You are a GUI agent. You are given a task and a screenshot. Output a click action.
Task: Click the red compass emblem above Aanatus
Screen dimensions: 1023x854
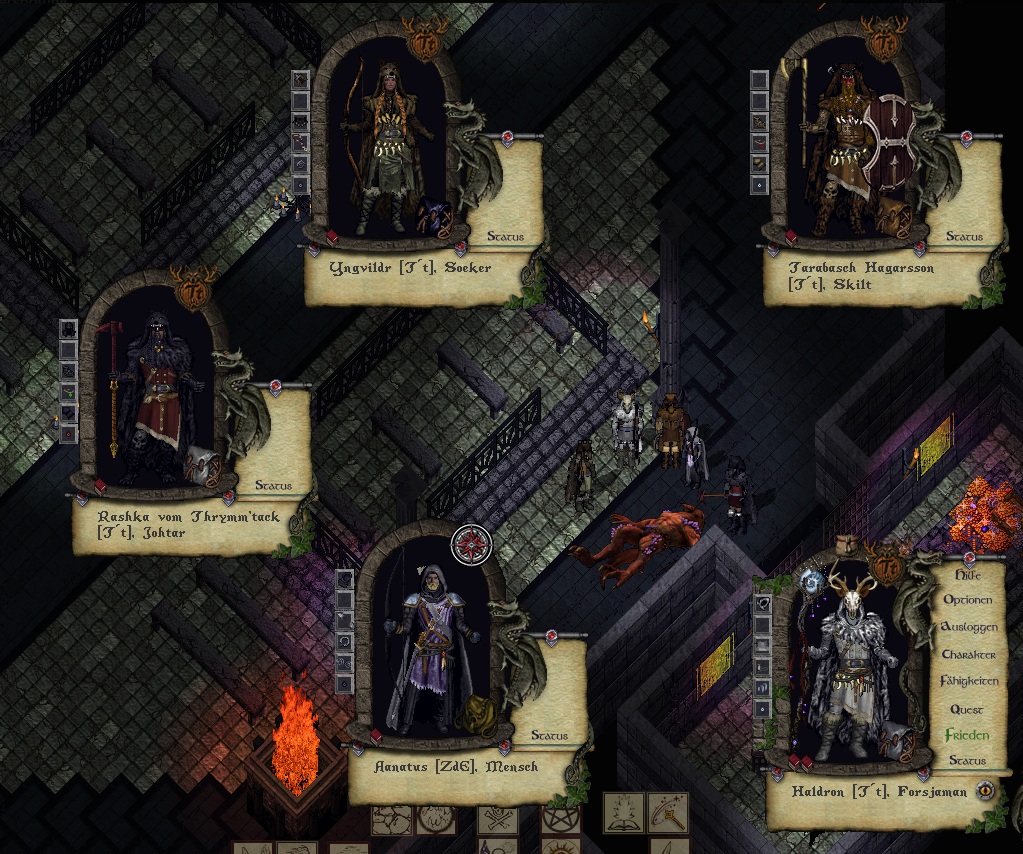471,545
